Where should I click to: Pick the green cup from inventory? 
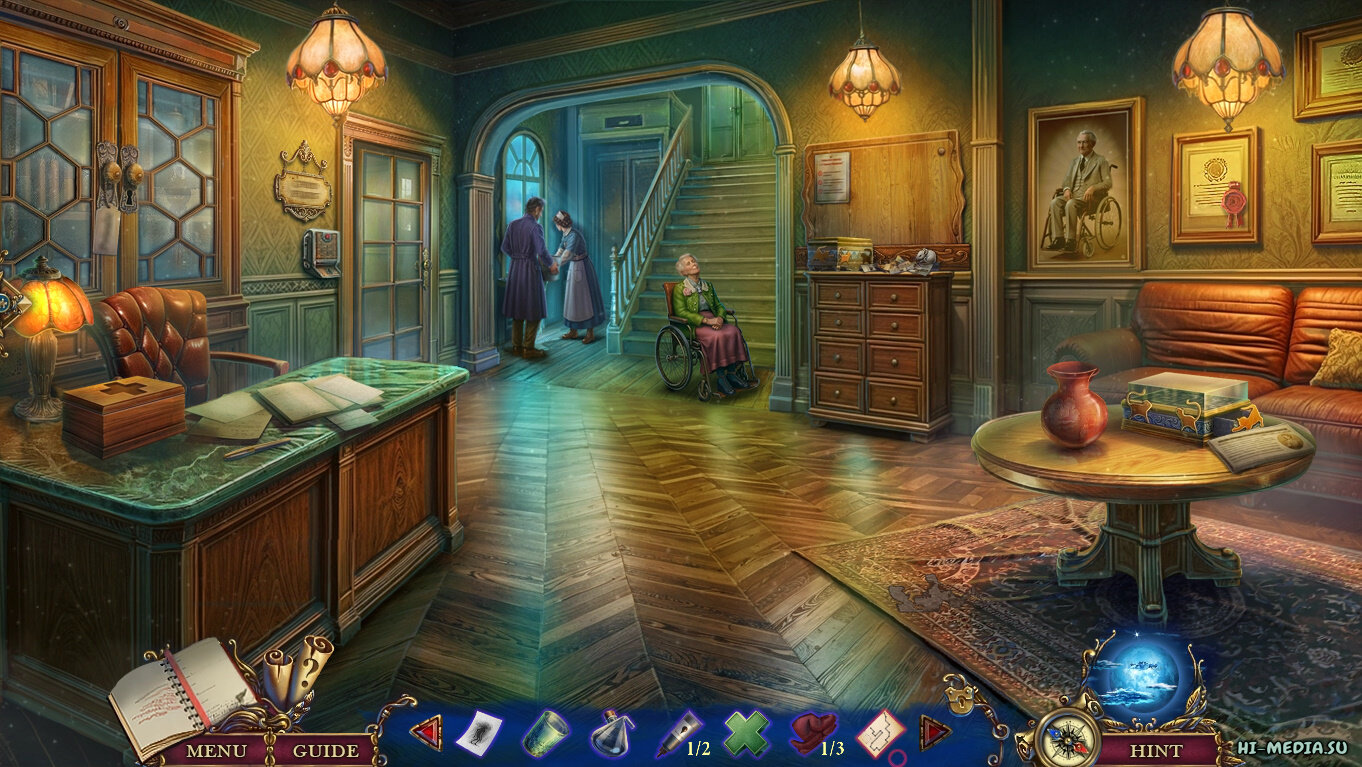[x=544, y=734]
